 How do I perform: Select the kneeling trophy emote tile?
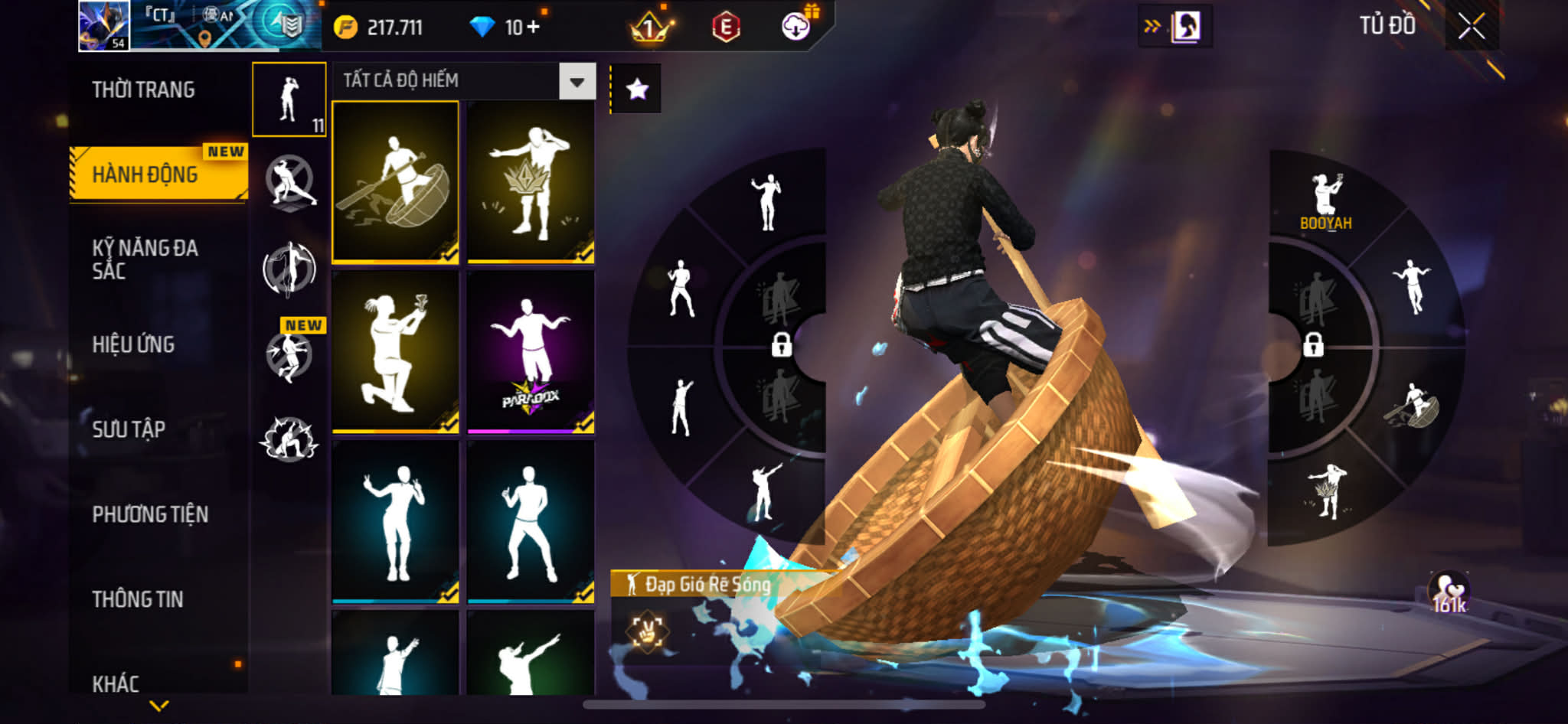[395, 352]
